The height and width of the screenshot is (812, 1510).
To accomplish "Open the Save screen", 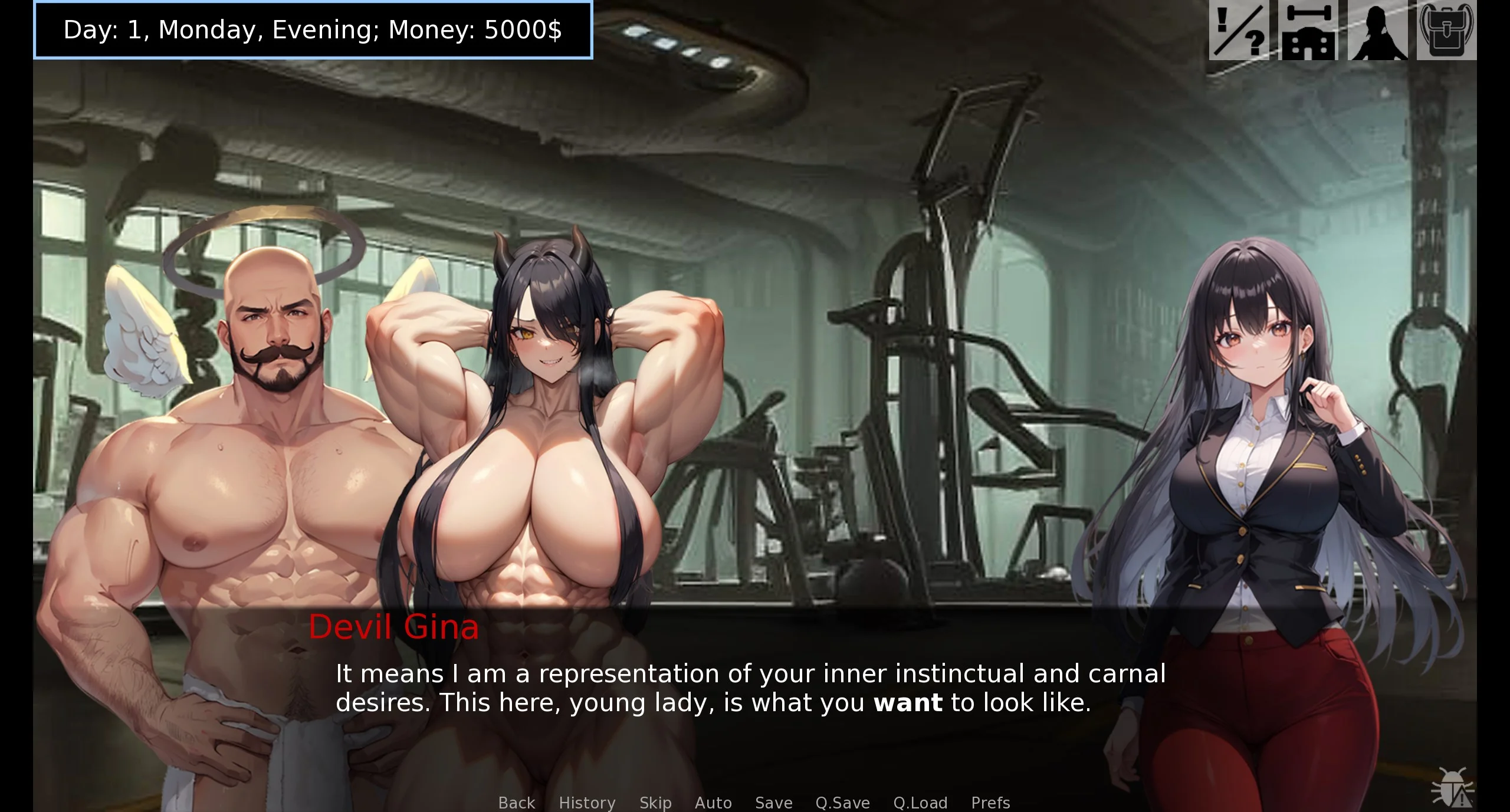I will click(773, 803).
